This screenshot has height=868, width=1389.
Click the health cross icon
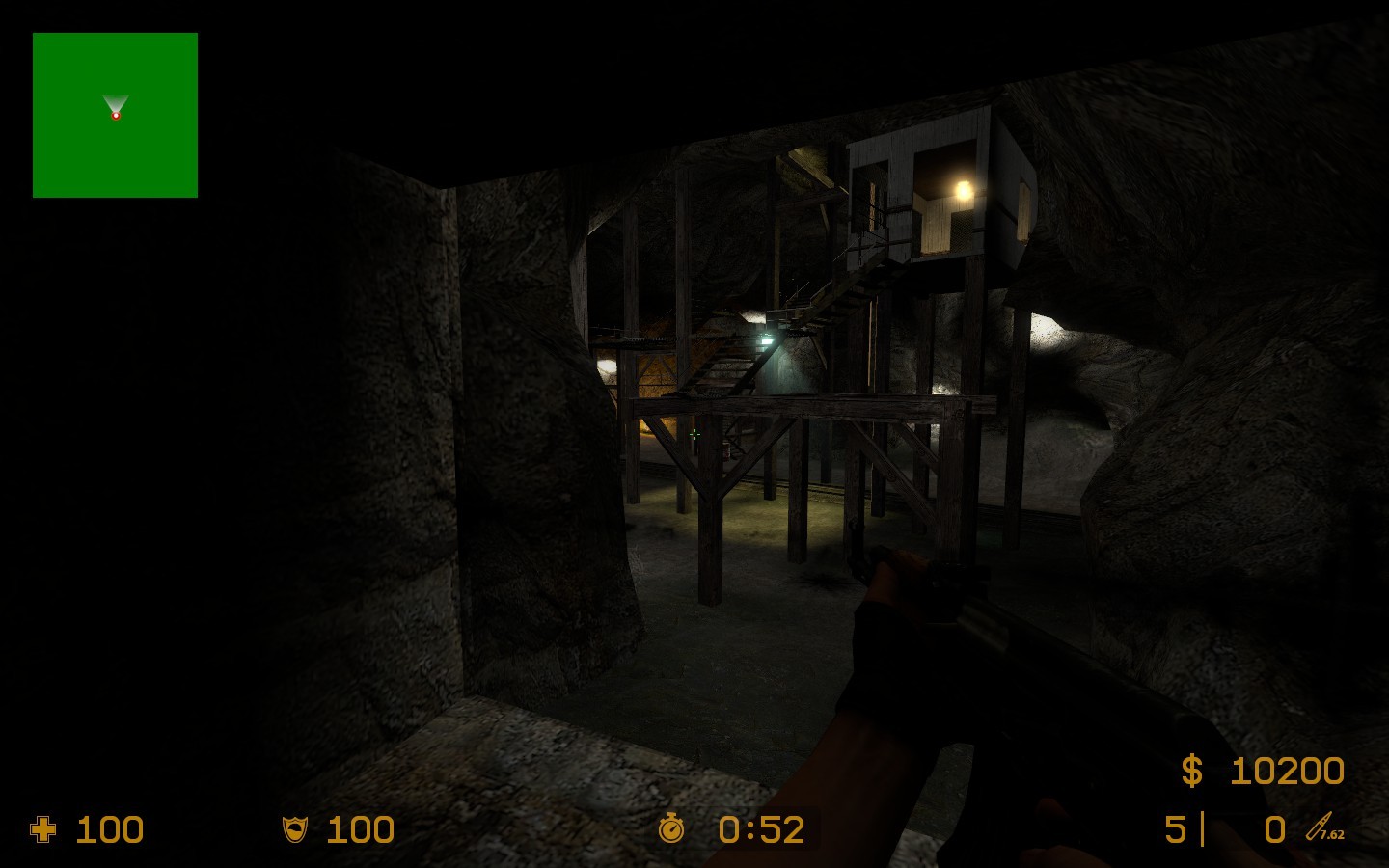pyautogui.click(x=44, y=829)
